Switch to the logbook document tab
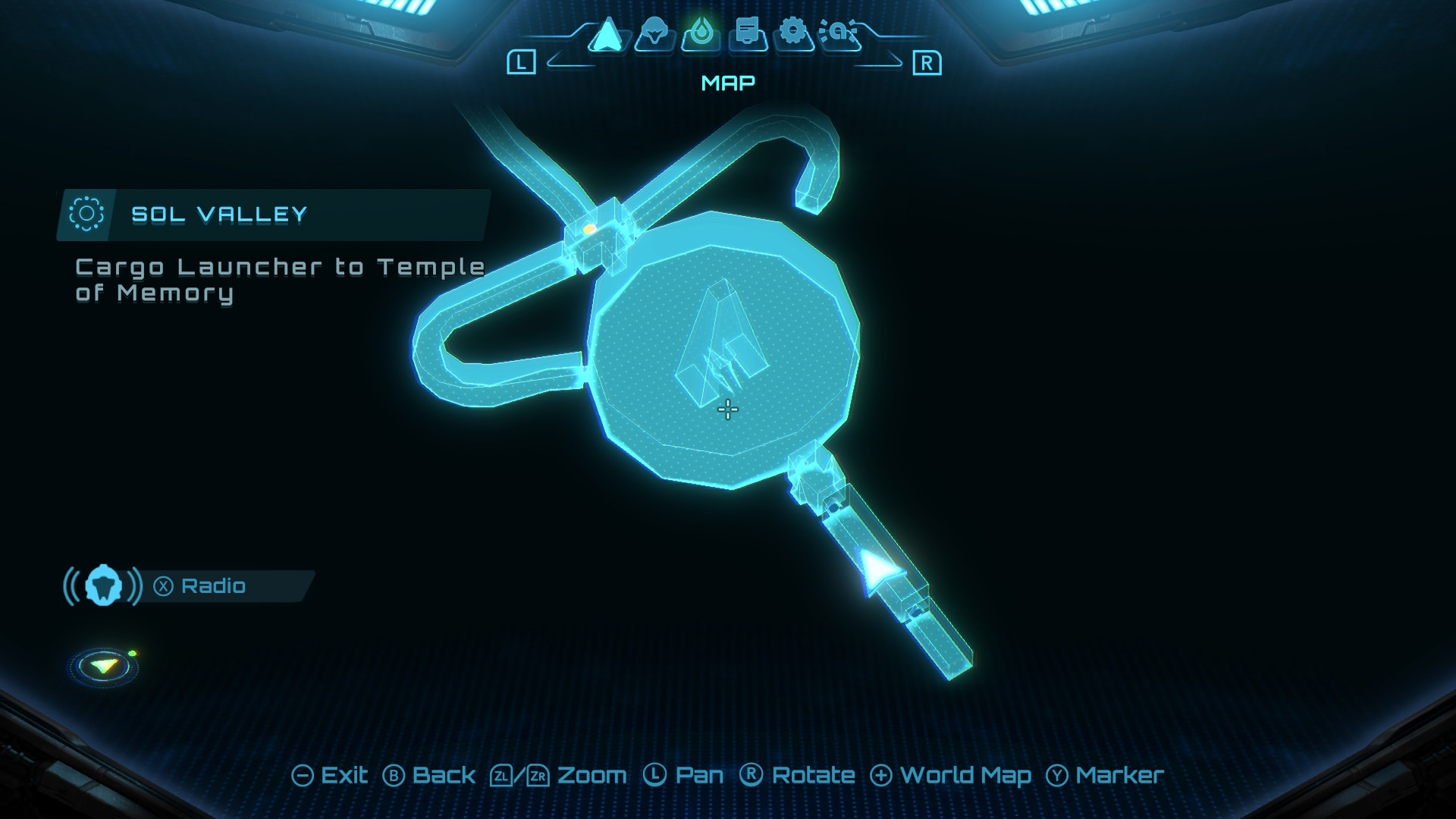The height and width of the screenshot is (819, 1456). [x=748, y=35]
